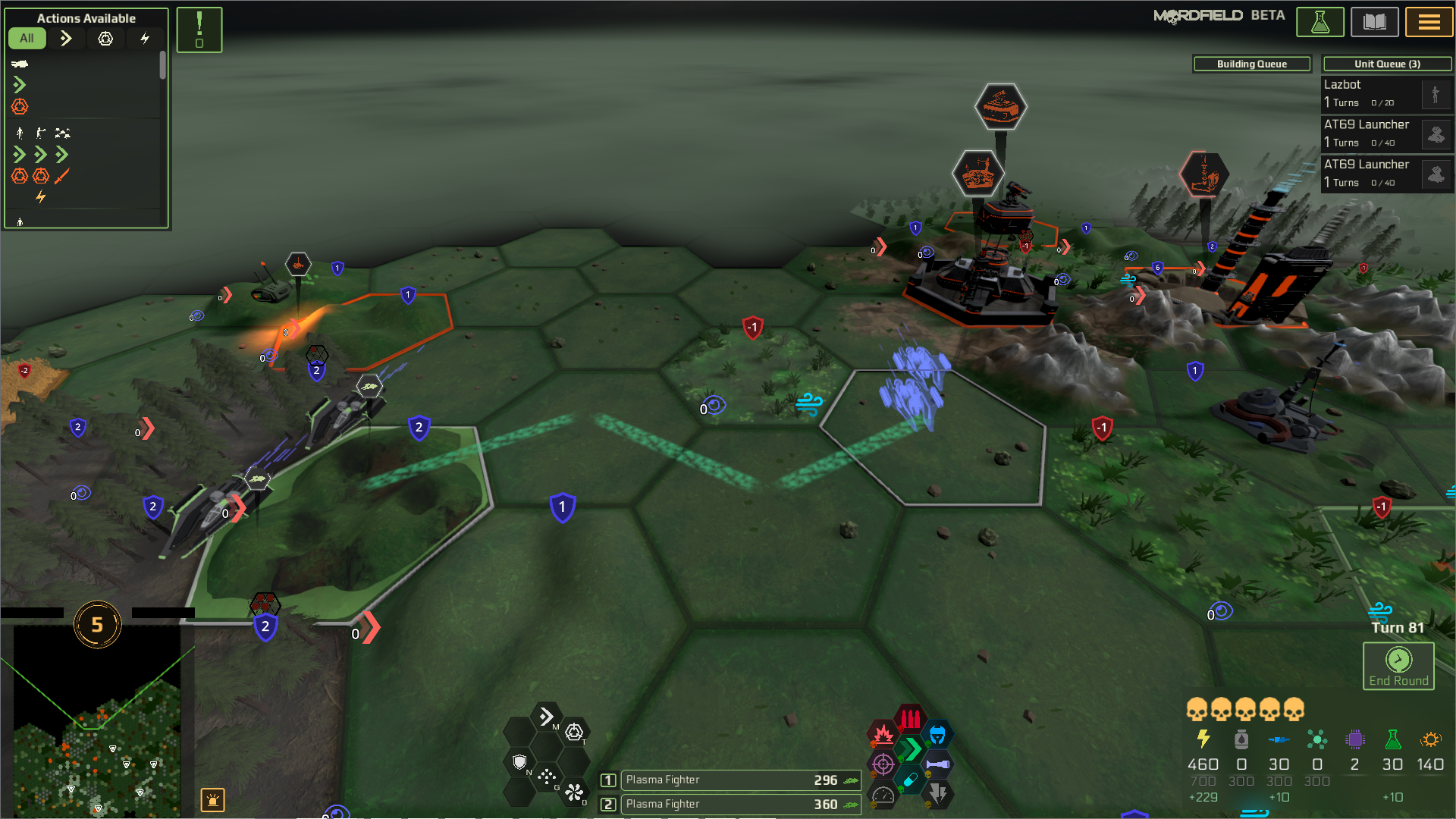Switch to the lightning bolt actions filter
1456x819 pixels.
click(145, 38)
